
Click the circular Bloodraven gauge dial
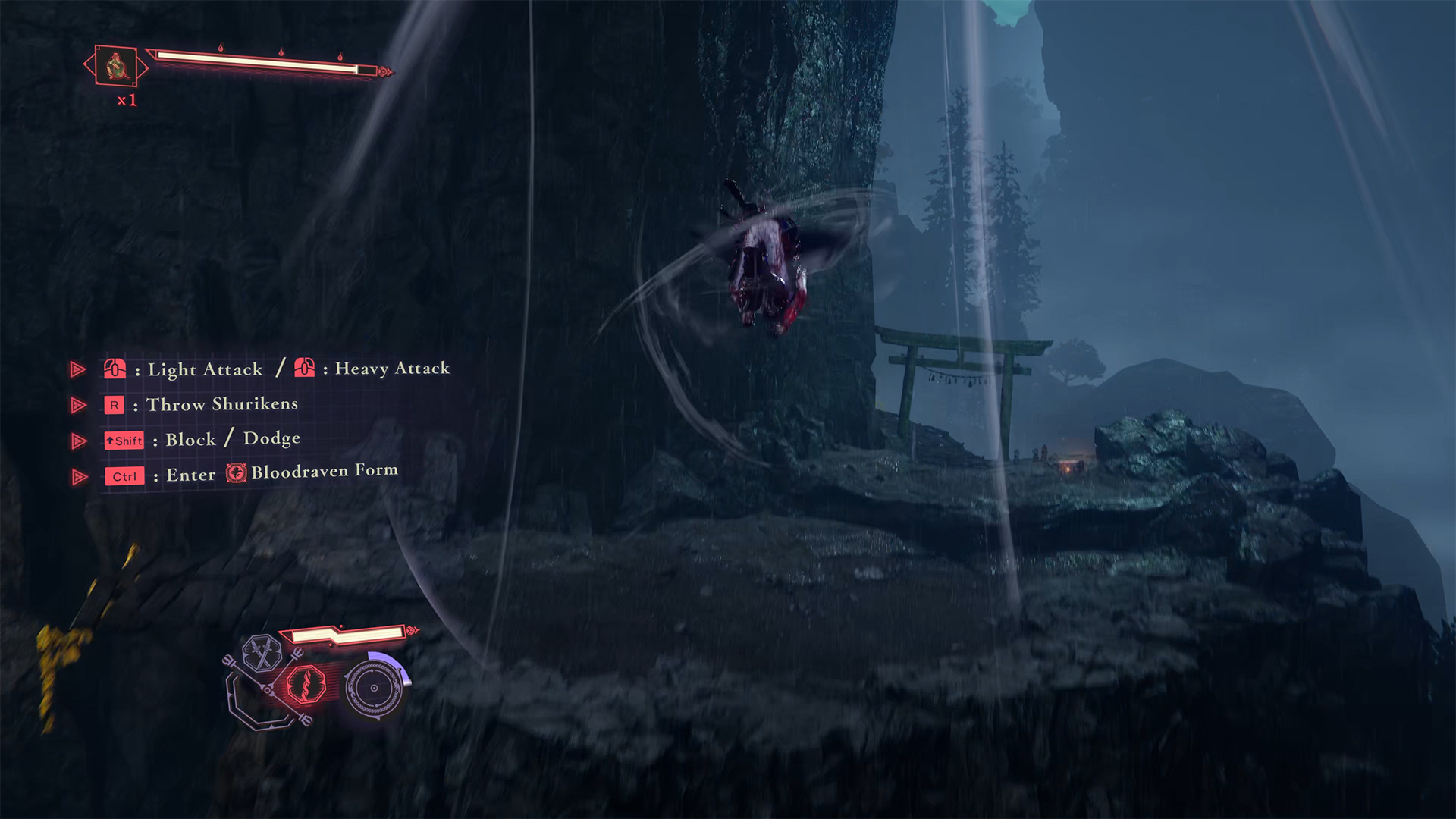[374, 688]
